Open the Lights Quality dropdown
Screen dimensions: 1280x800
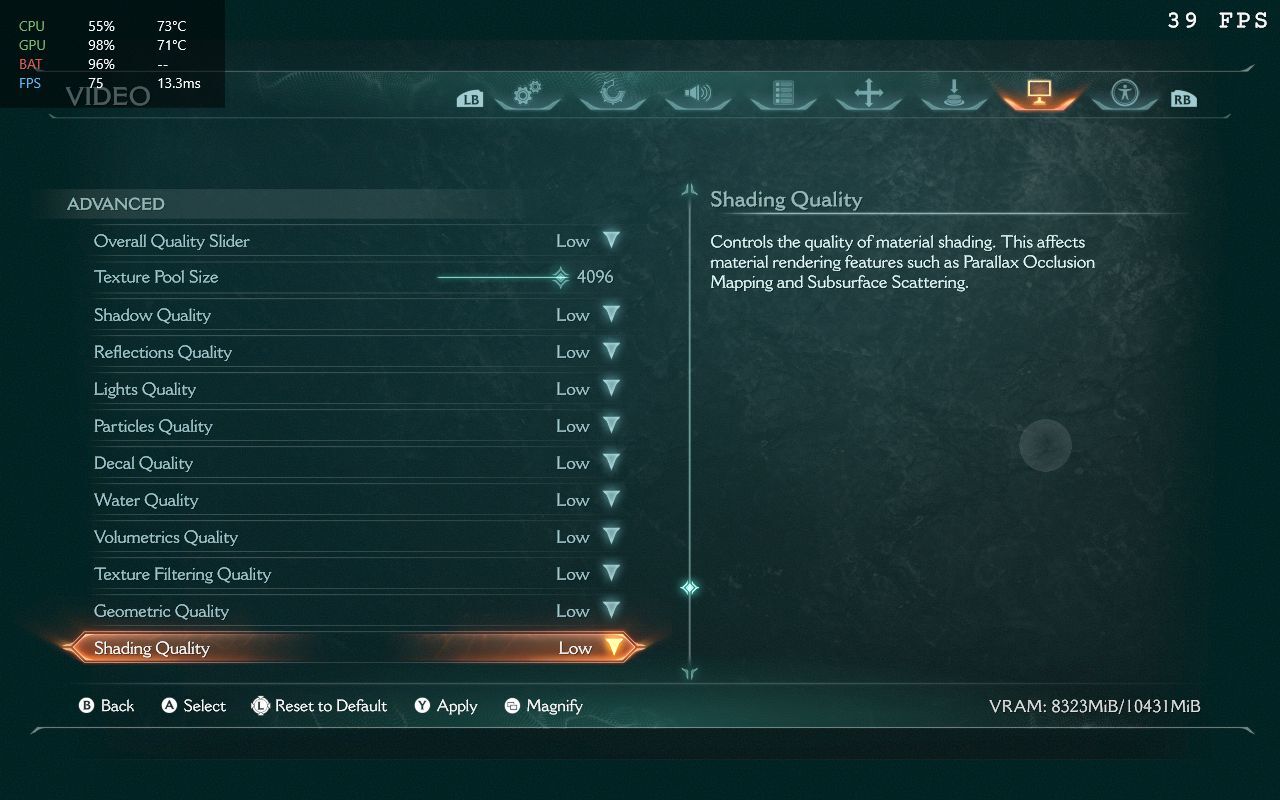[x=611, y=389]
